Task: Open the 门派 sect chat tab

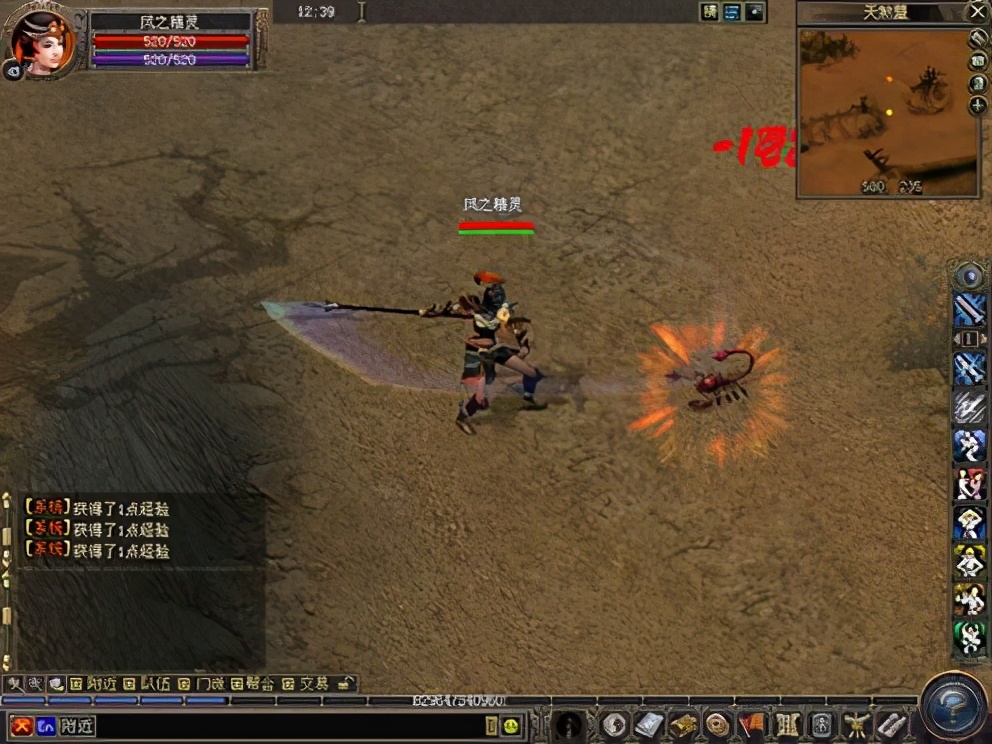Action: [201, 684]
